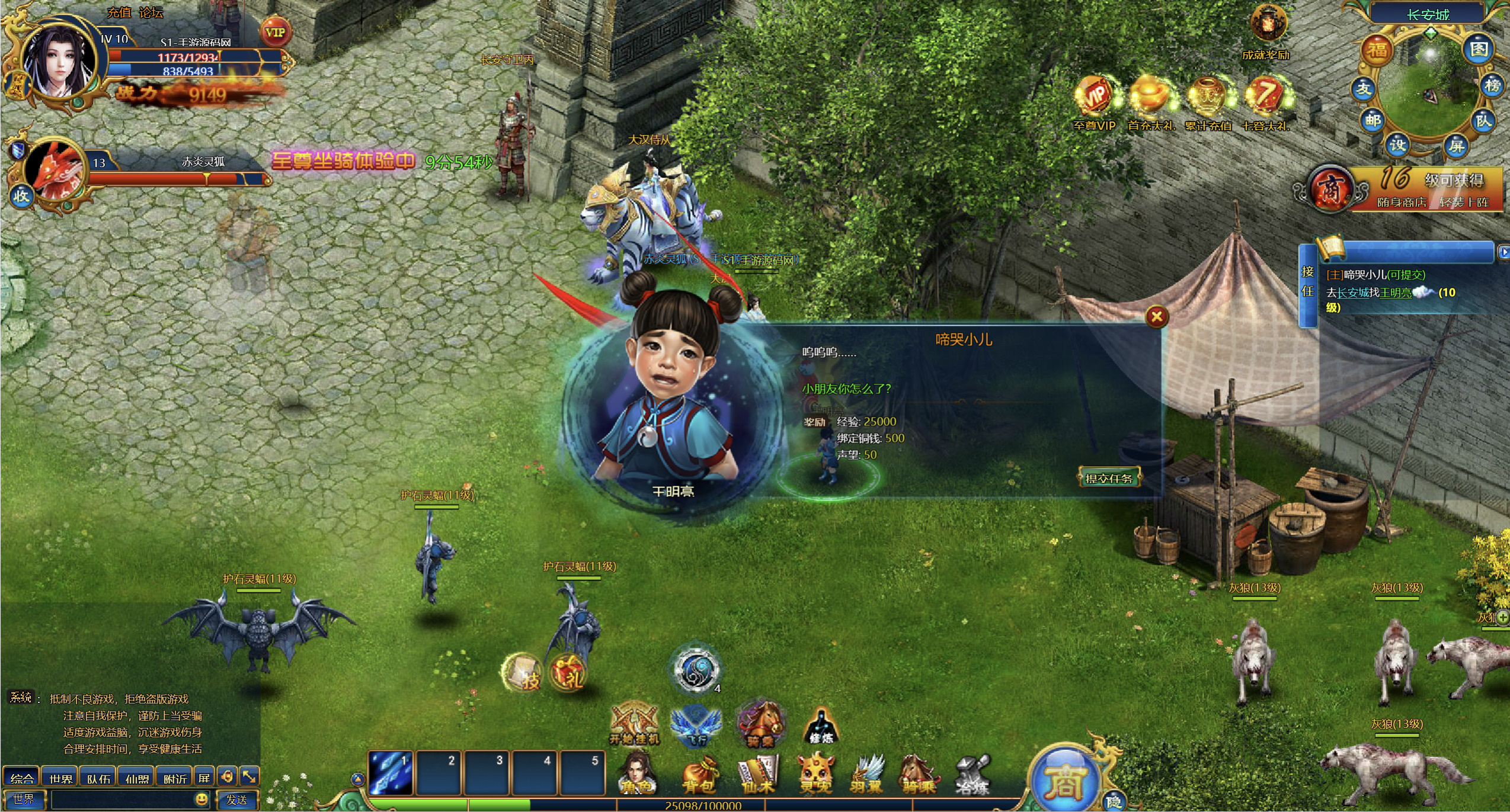Submit the quest with 提交任务 button
The width and height of the screenshot is (1510, 812).
pos(1109,478)
